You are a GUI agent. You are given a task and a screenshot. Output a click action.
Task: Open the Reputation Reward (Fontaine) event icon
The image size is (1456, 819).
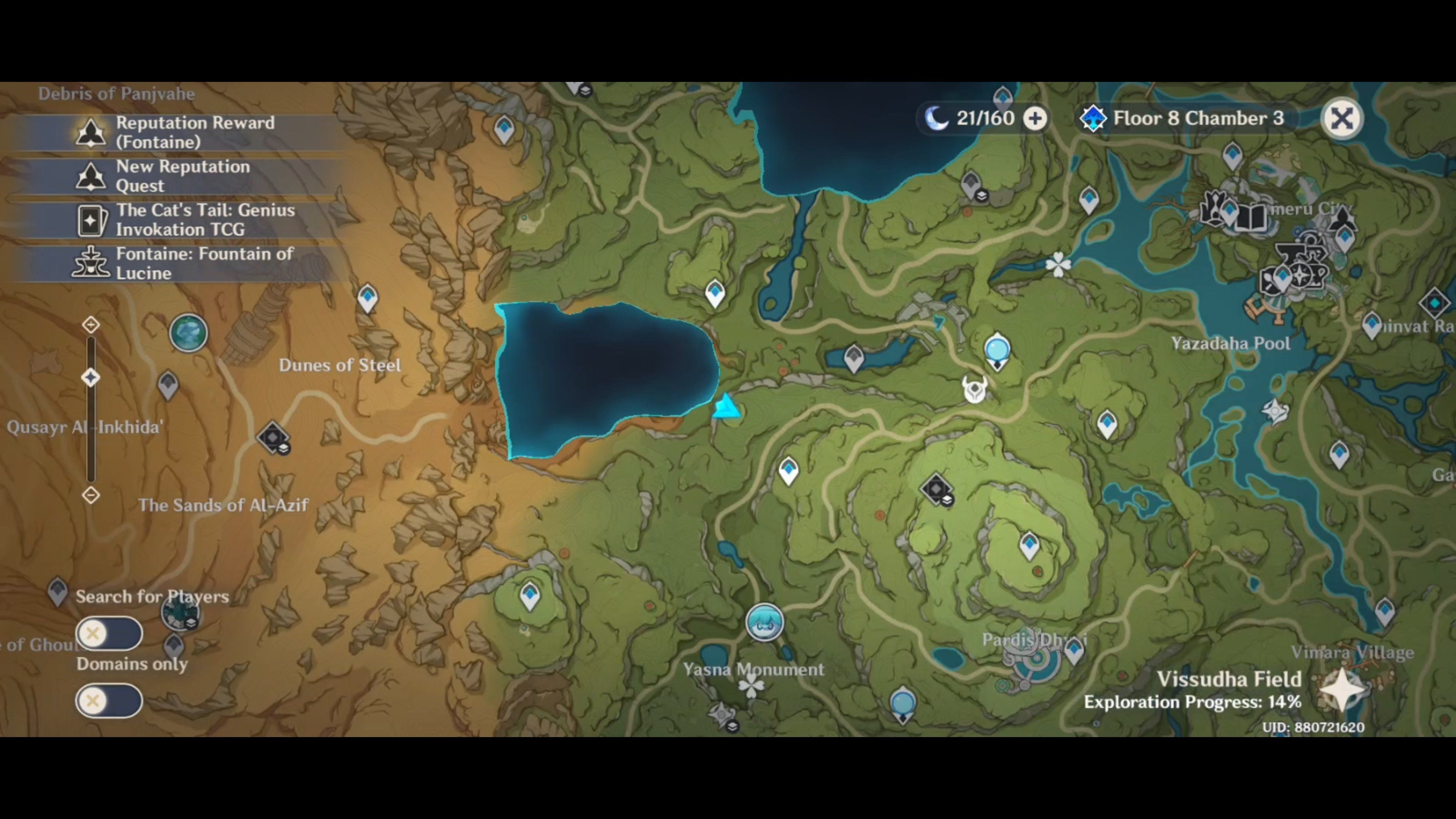pyautogui.click(x=91, y=132)
